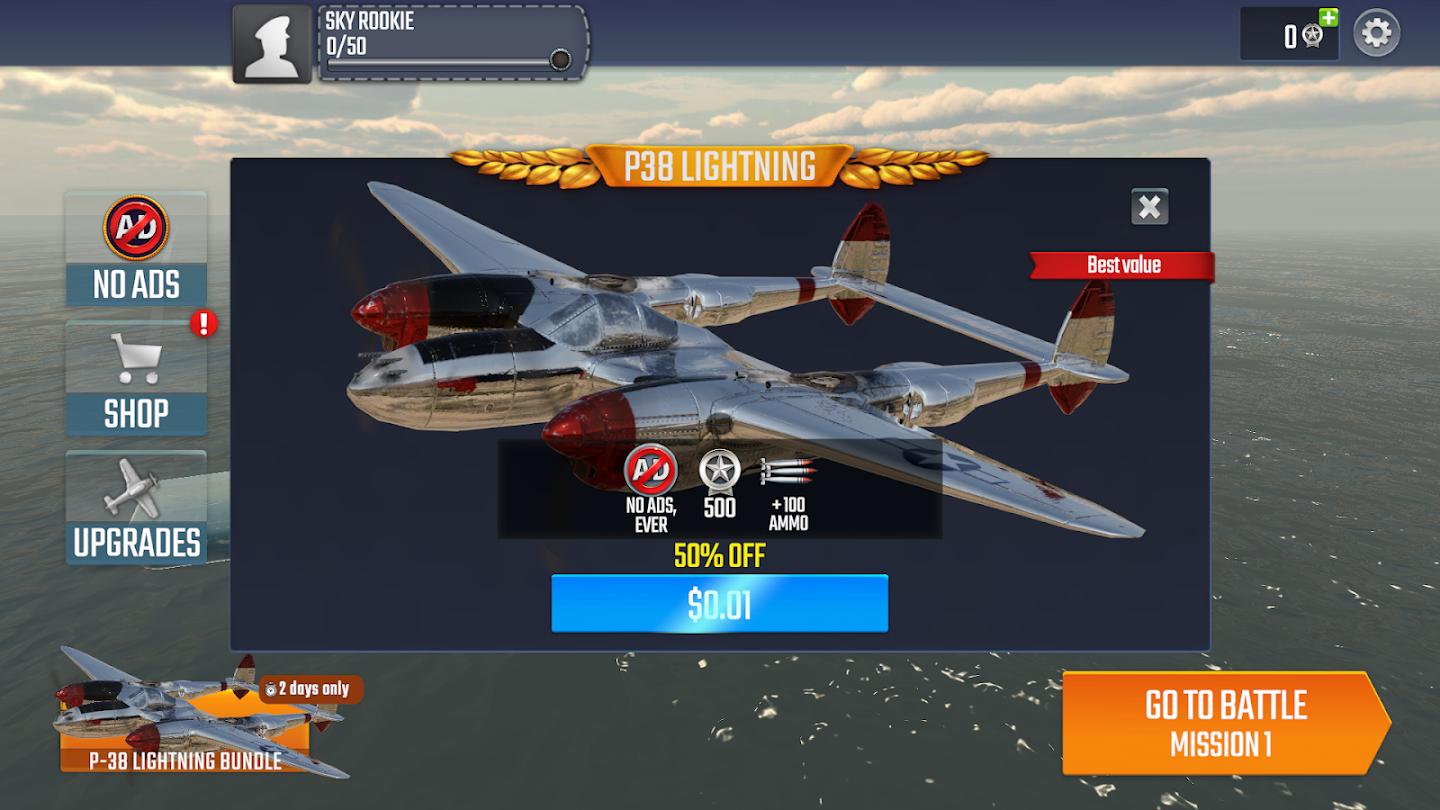Buy the bundle for $0.01
The image size is (1440, 810).
click(719, 603)
